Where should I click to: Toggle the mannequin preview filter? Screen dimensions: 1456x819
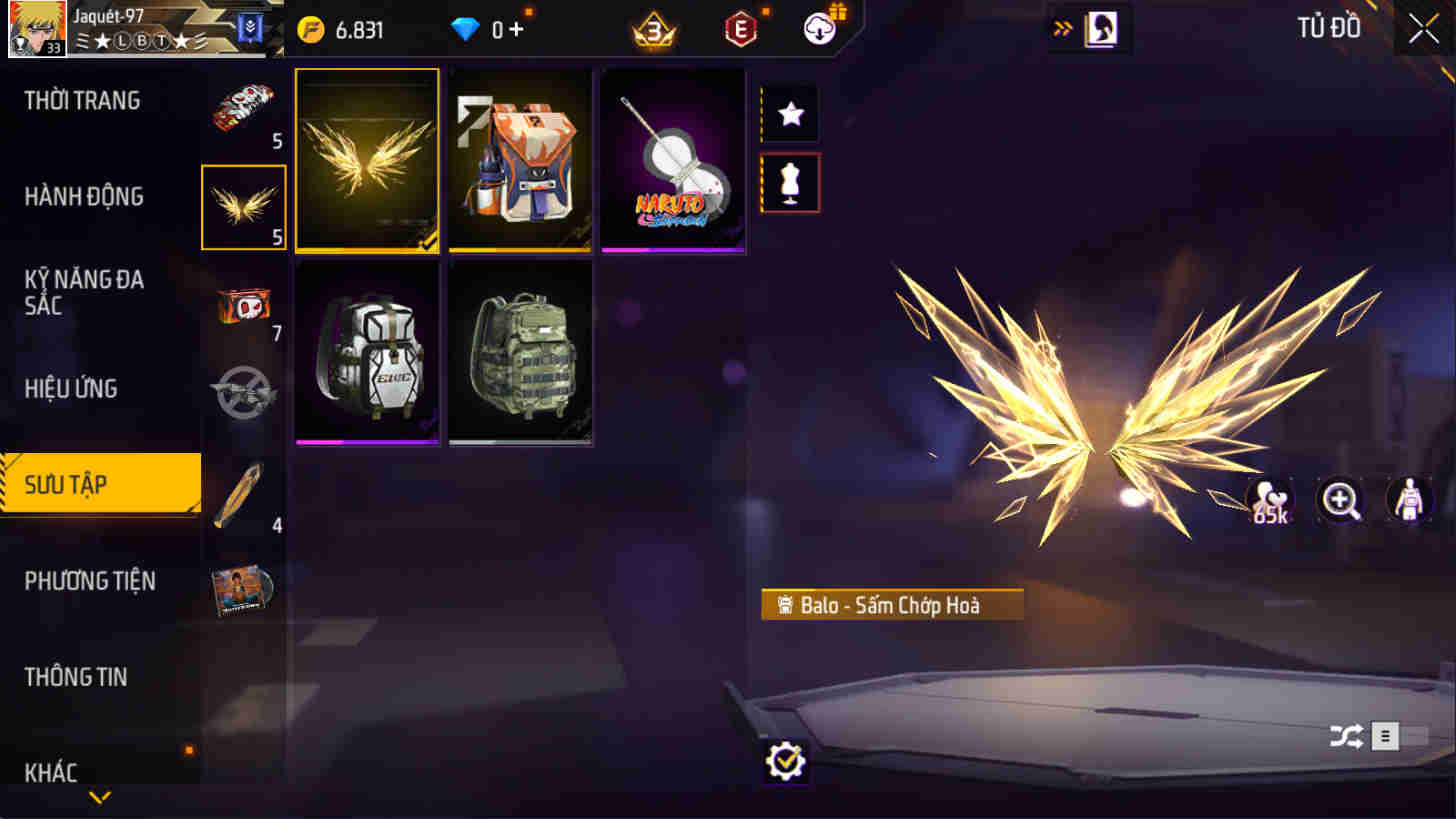pyautogui.click(x=790, y=183)
